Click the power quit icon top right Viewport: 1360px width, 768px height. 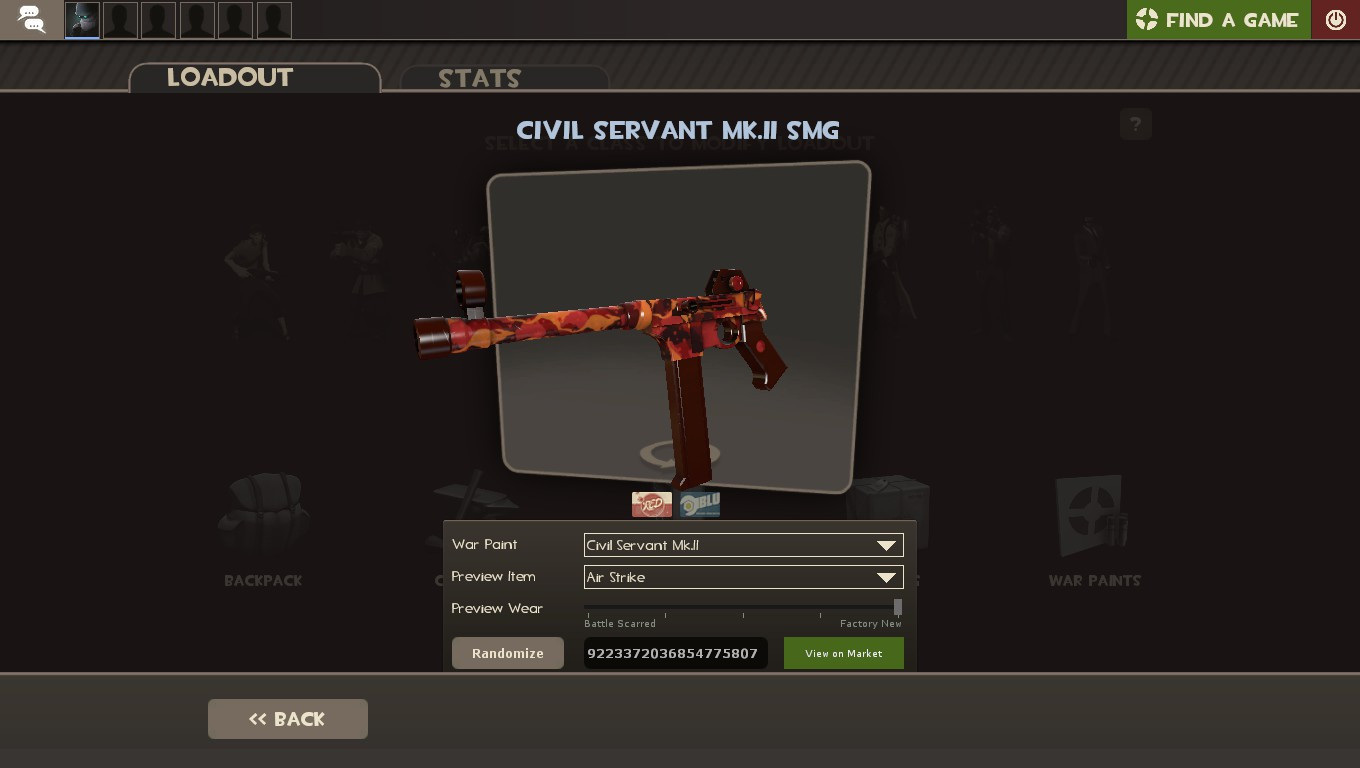[x=1336, y=19]
